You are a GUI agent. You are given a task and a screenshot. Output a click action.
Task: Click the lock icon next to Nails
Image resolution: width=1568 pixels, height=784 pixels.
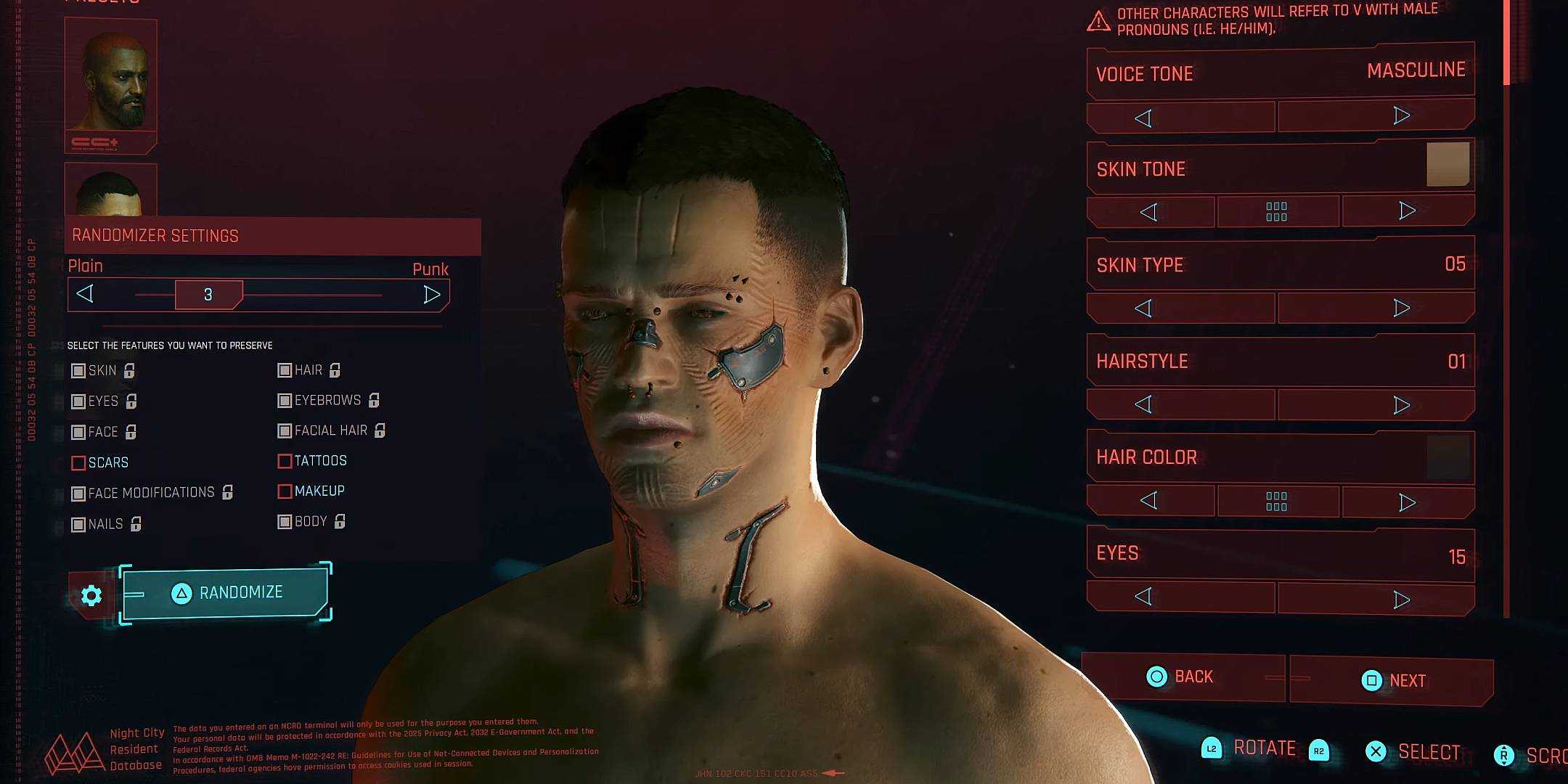click(136, 523)
